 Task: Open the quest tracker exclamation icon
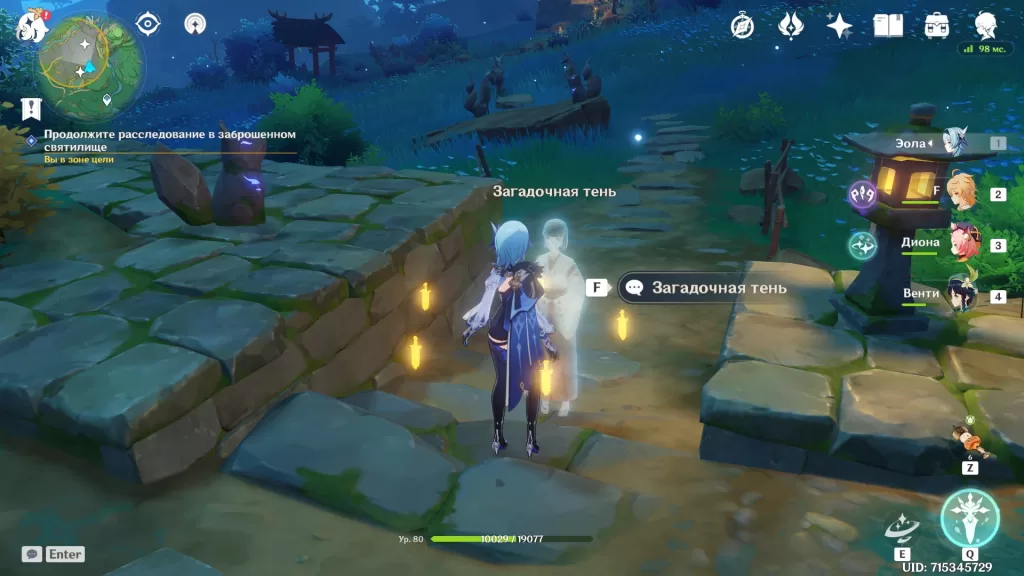pos(32,108)
